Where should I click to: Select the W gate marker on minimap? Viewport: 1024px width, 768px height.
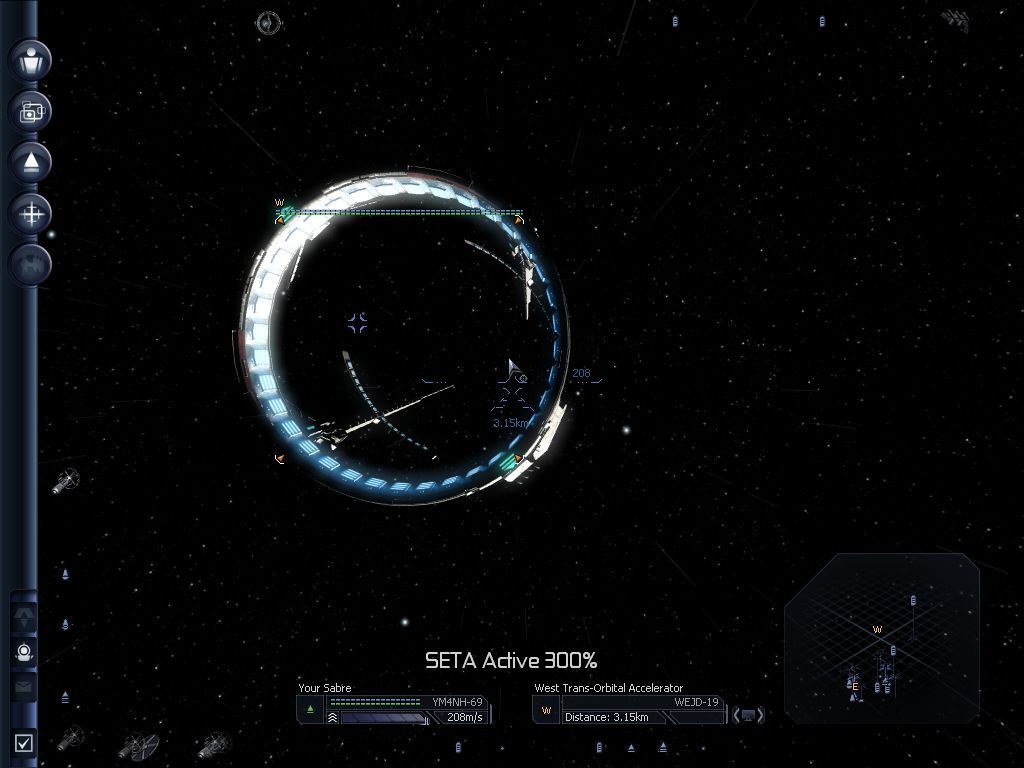pos(877,630)
